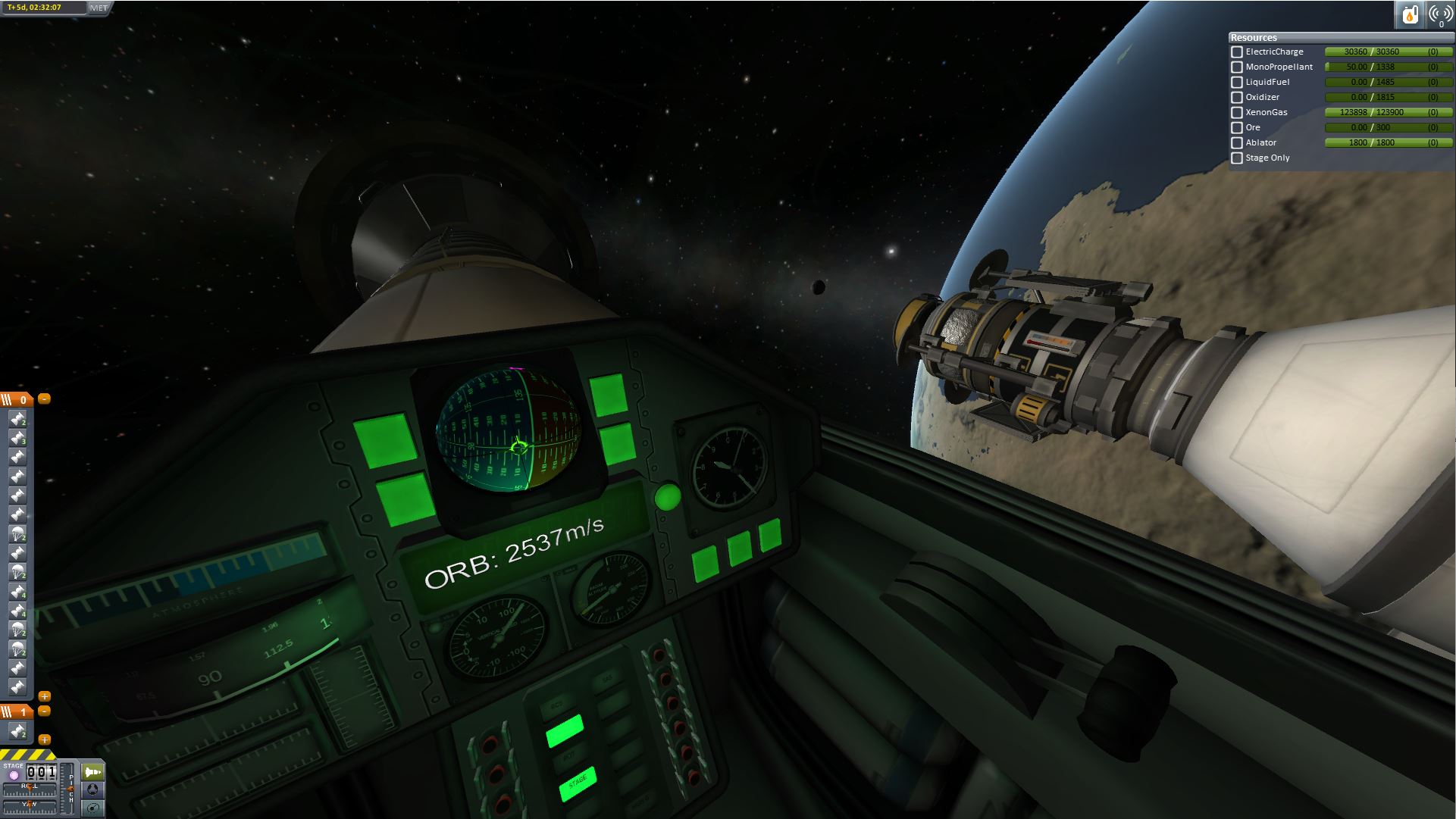Toggle the MET time display button
This screenshot has height=819, width=1456.
(x=99, y=8)
